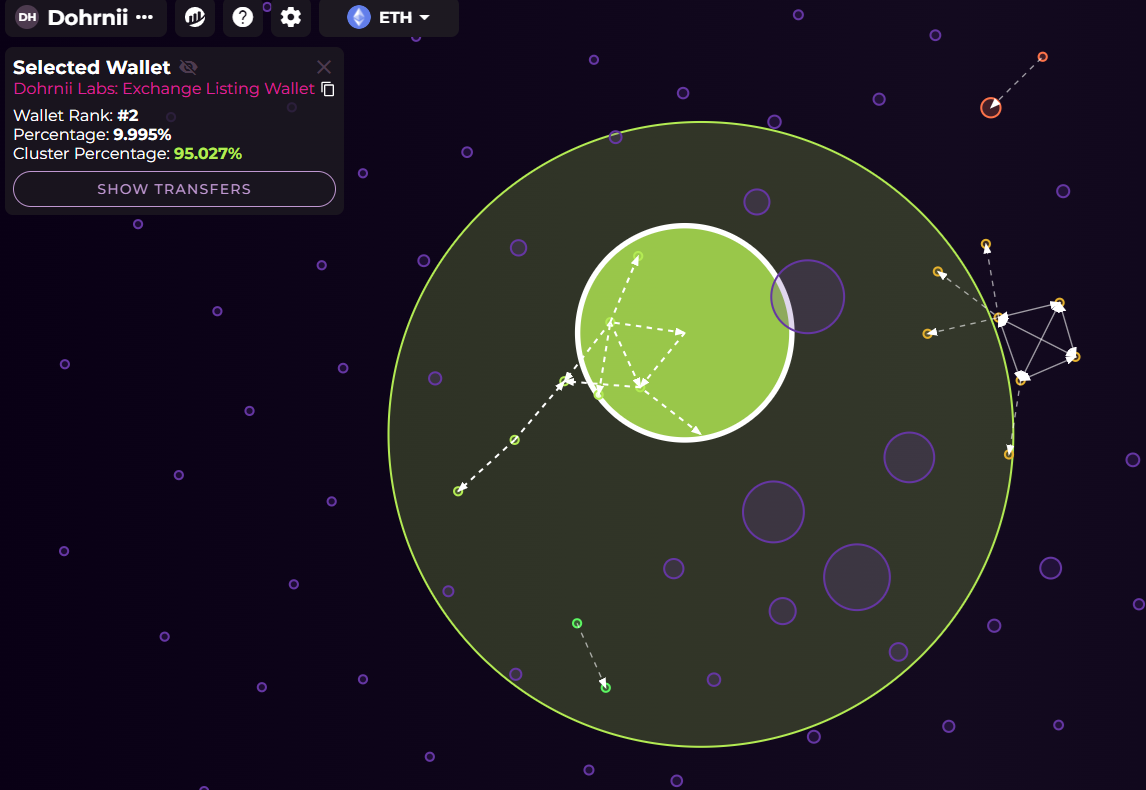Open the Dohrnii Labs: Exchange Listing Wallet link
This screenshot has width=1146, height=790.
pyautogui.click(x=164, y=89)
